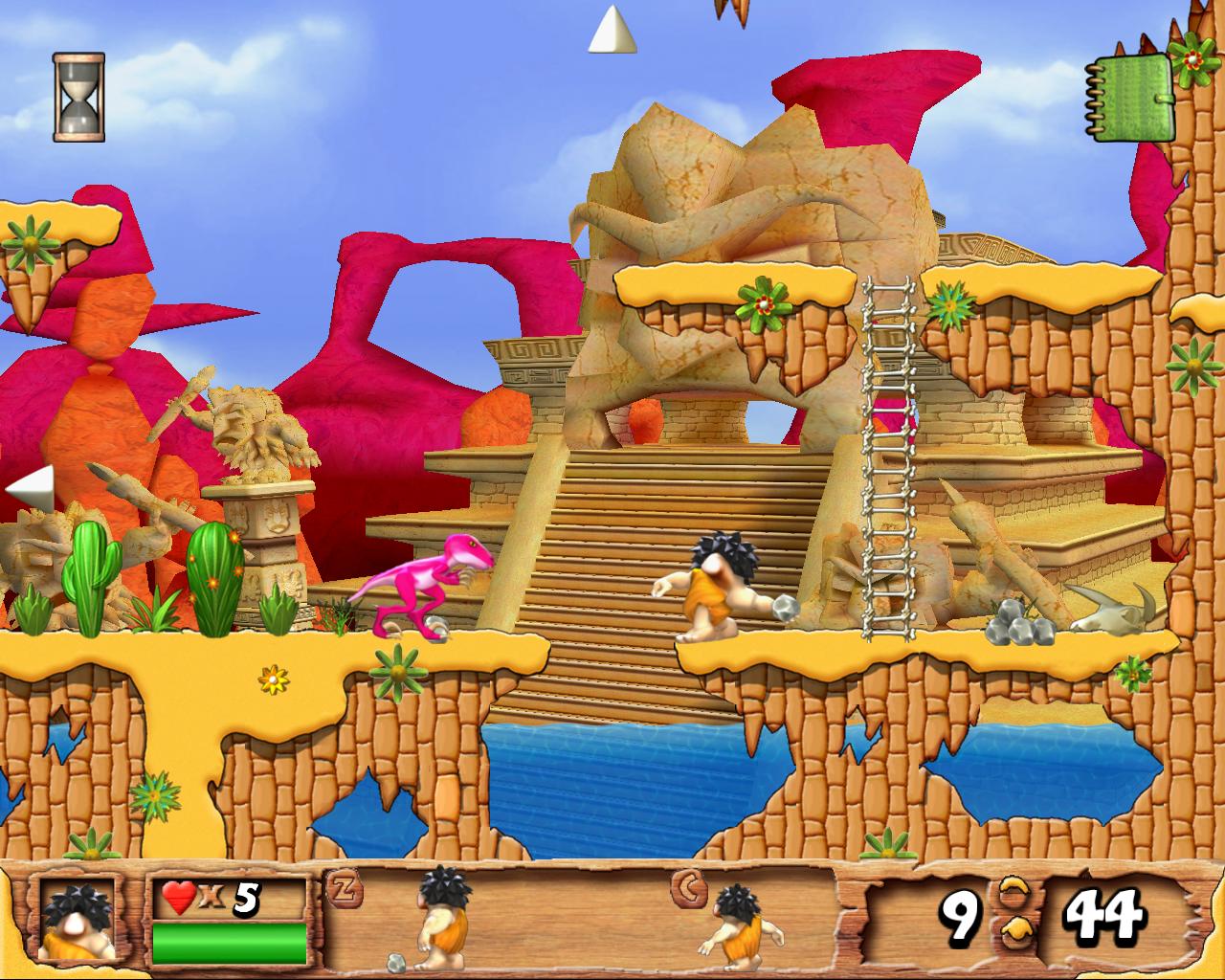Activate the caveman stone-throw action
This screenshot has height=980, width=1225.
pos(438,921)
